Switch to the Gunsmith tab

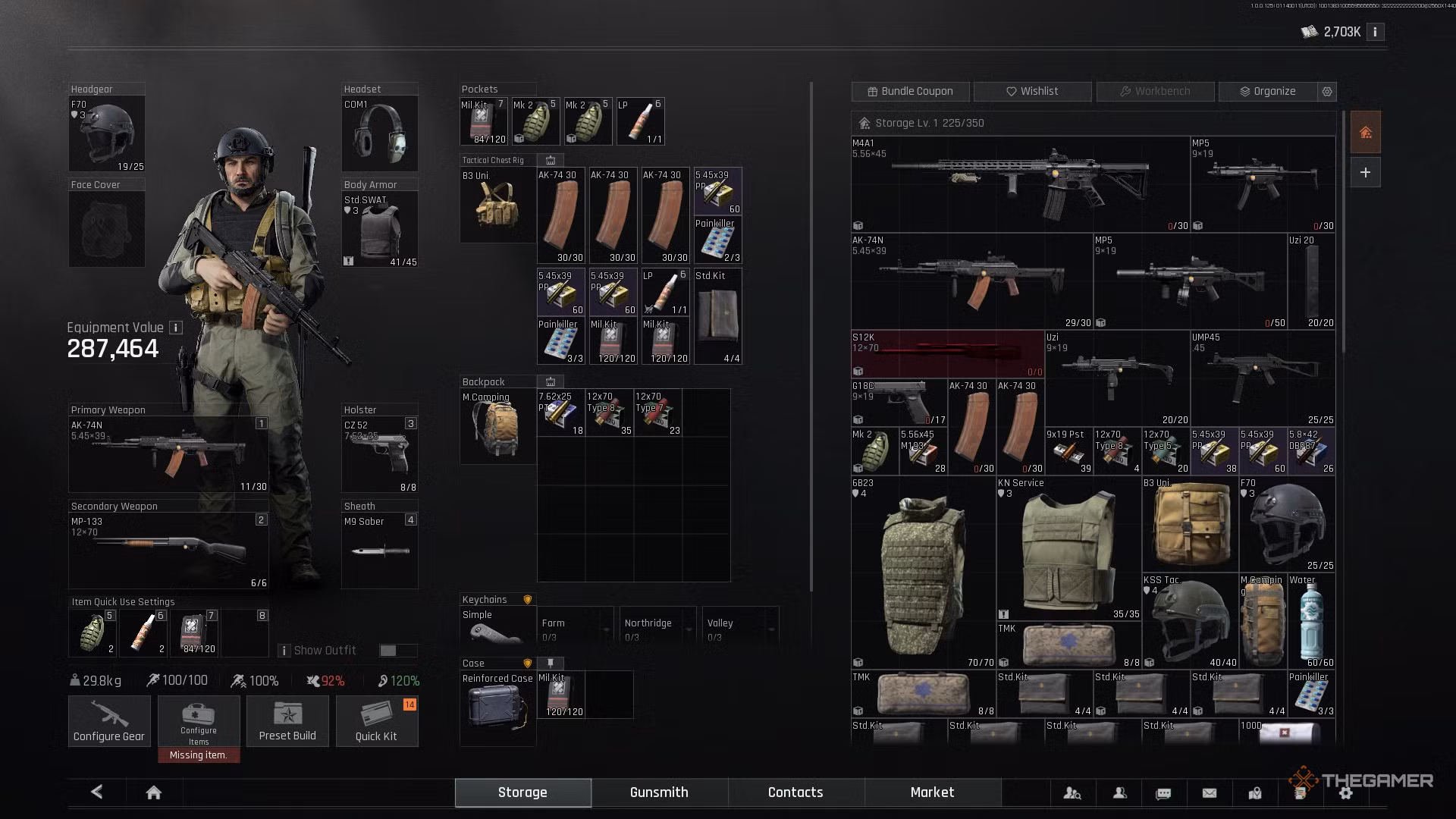coord(658,792)
